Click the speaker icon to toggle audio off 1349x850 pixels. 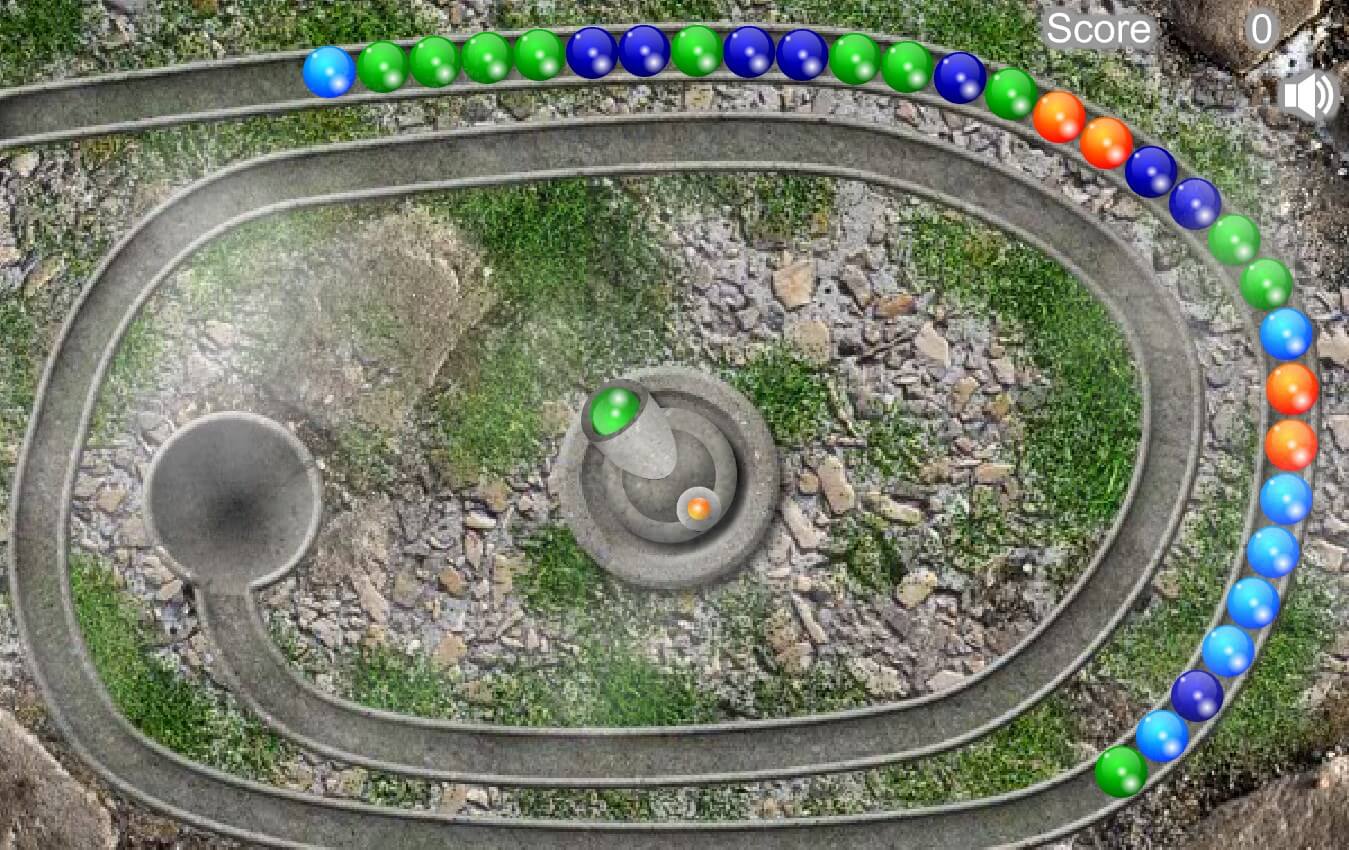point(1310,94)
